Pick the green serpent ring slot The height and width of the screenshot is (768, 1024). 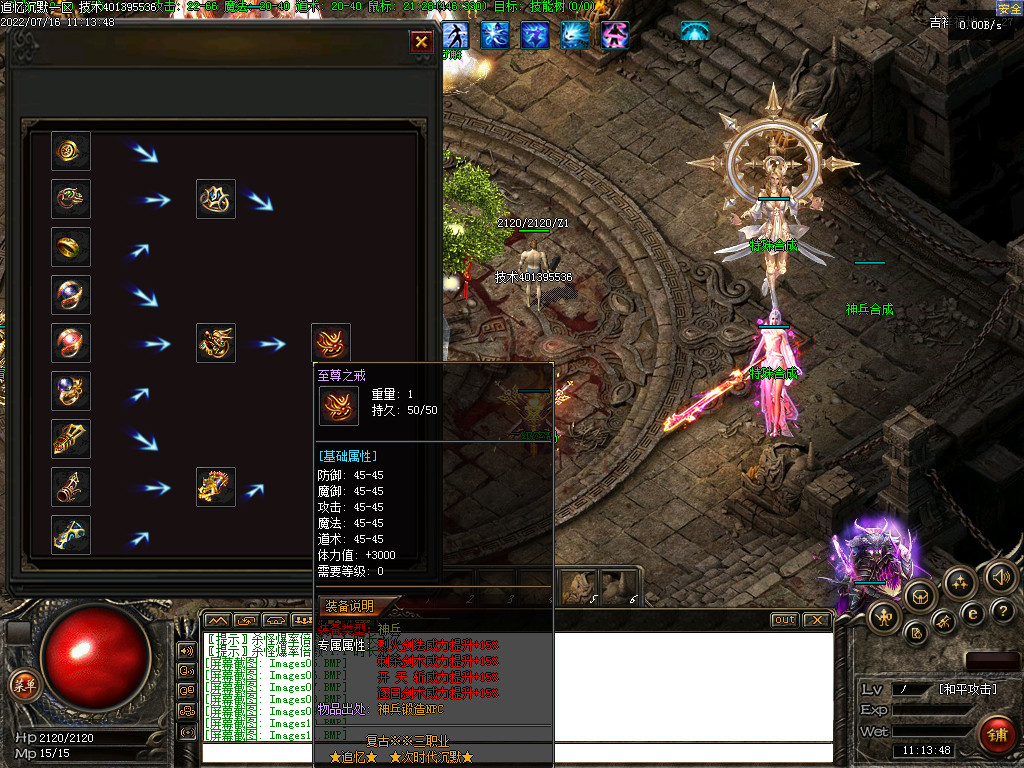(x=71, y=199)
